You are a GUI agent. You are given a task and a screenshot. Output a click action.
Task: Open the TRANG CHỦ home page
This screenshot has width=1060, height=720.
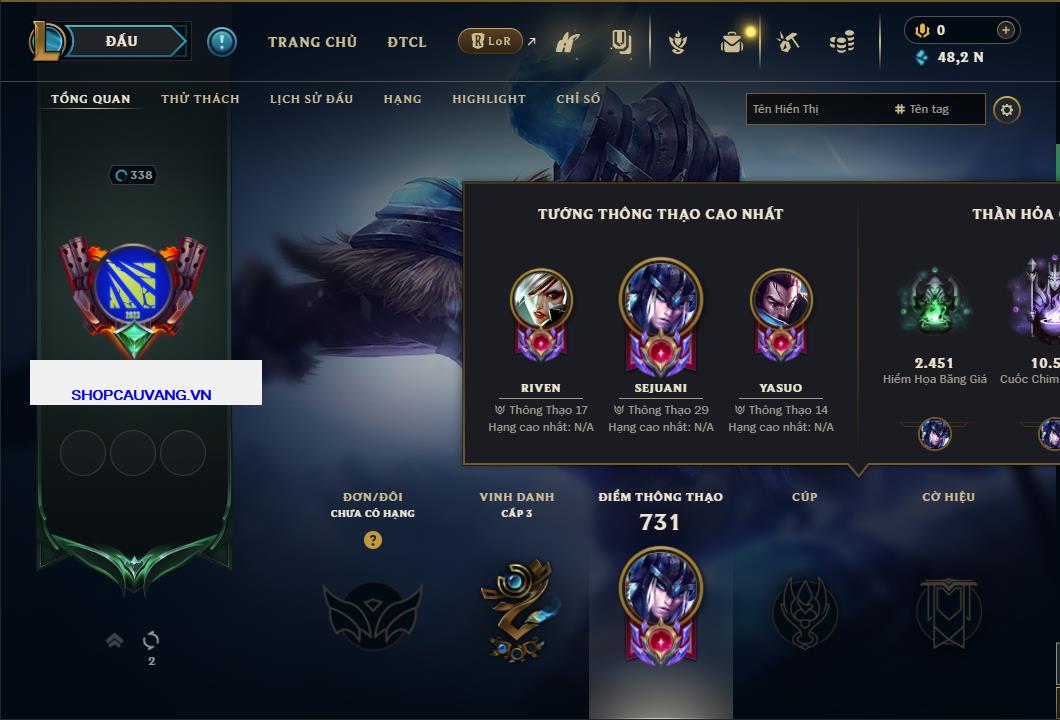tap(312, 42)
